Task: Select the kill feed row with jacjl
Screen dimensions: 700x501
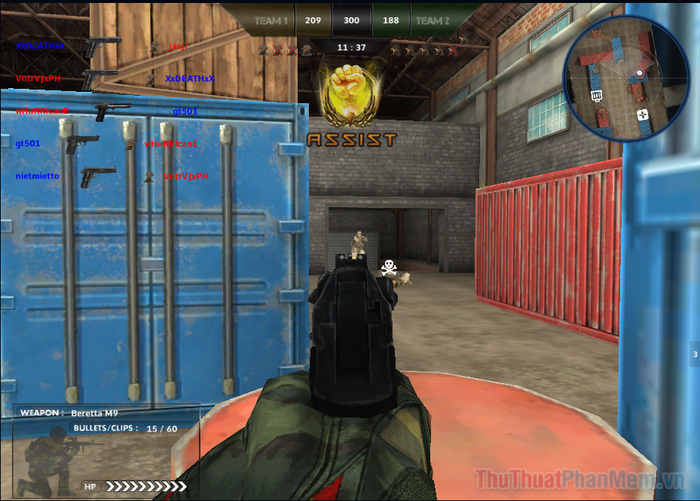Action: pyautogui.click(x=100, y=46)
